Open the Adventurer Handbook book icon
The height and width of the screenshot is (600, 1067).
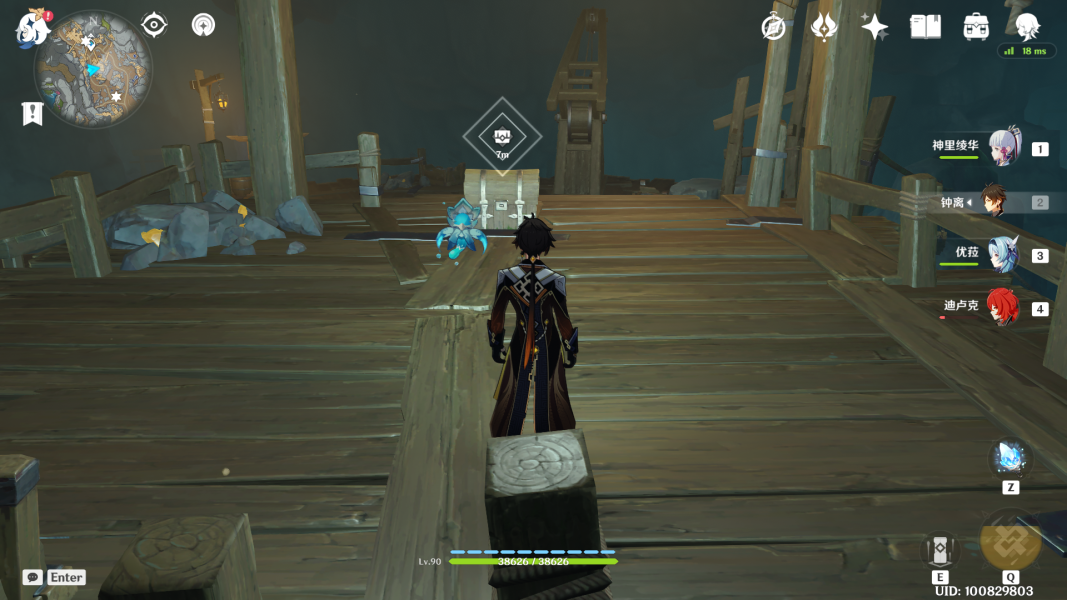[925, 27]
